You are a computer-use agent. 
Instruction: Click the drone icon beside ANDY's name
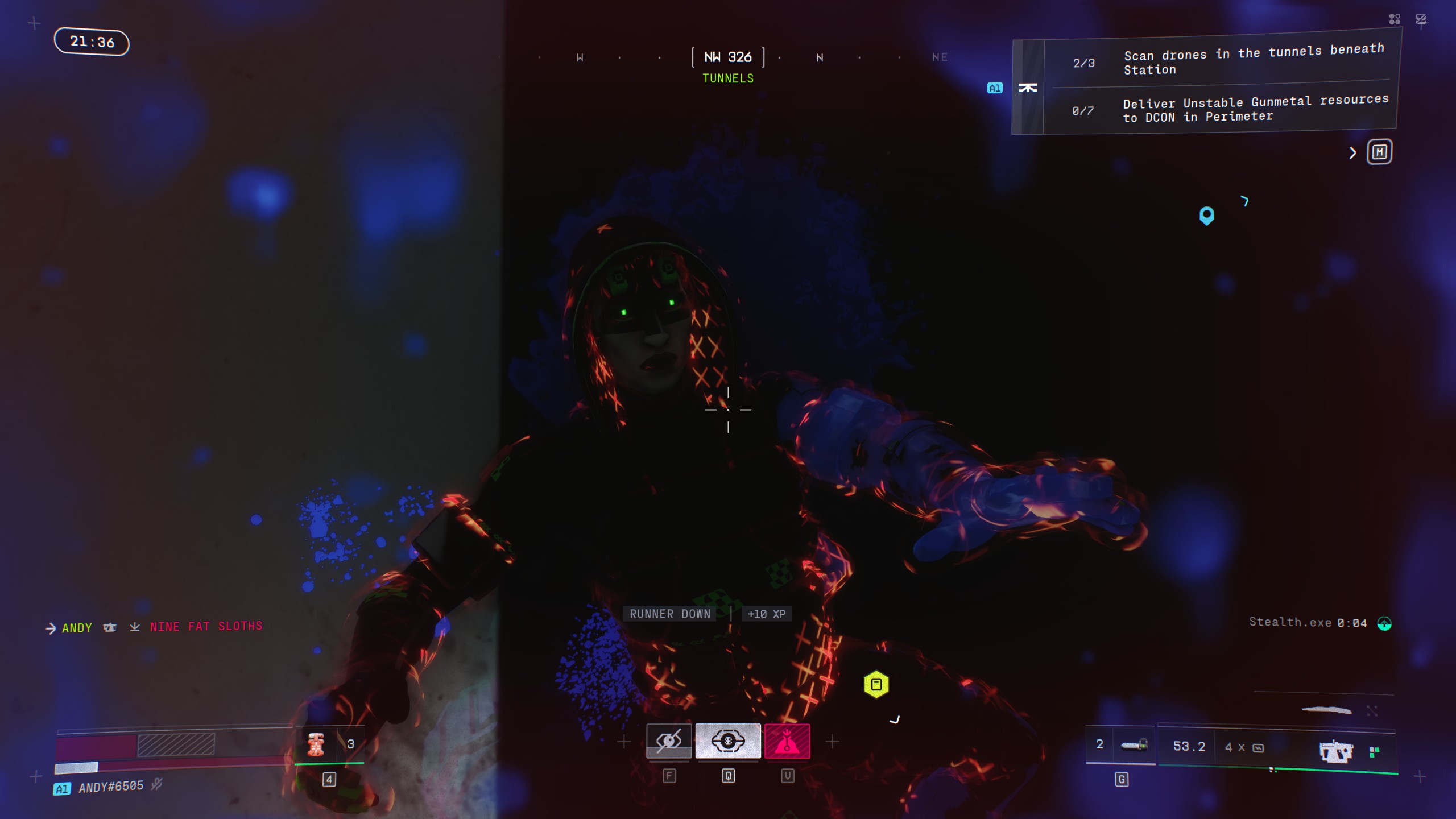pyautogui.click(x=110, y=627)
